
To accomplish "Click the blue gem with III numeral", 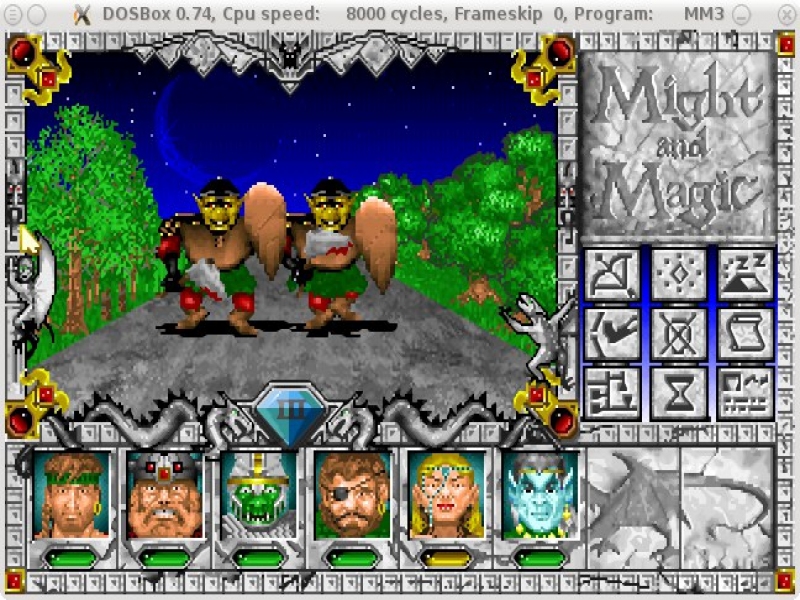I will click(291, 412).
